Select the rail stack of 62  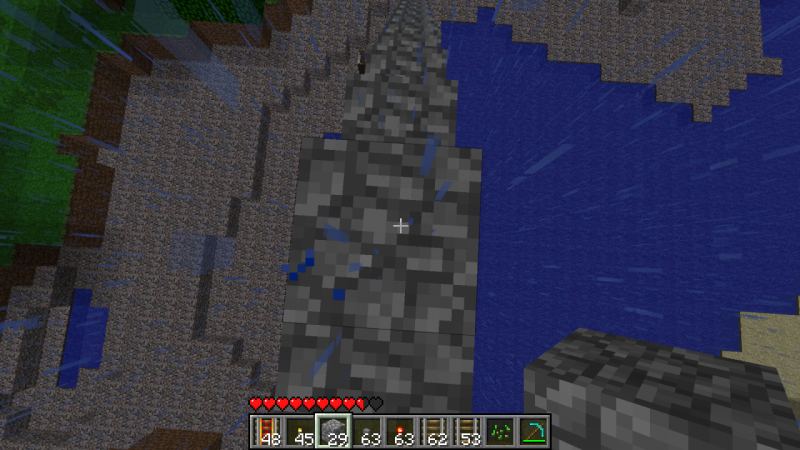click(x=433, y=431)
